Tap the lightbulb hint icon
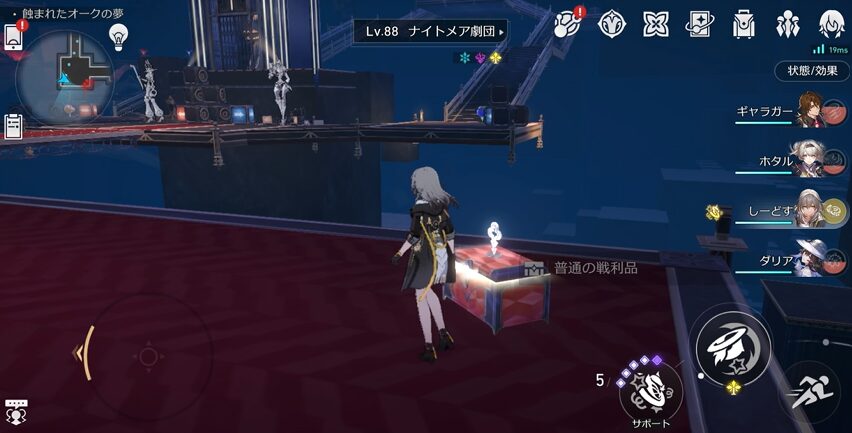This screenshot has width=852, height=433. [x=119, y=36]
